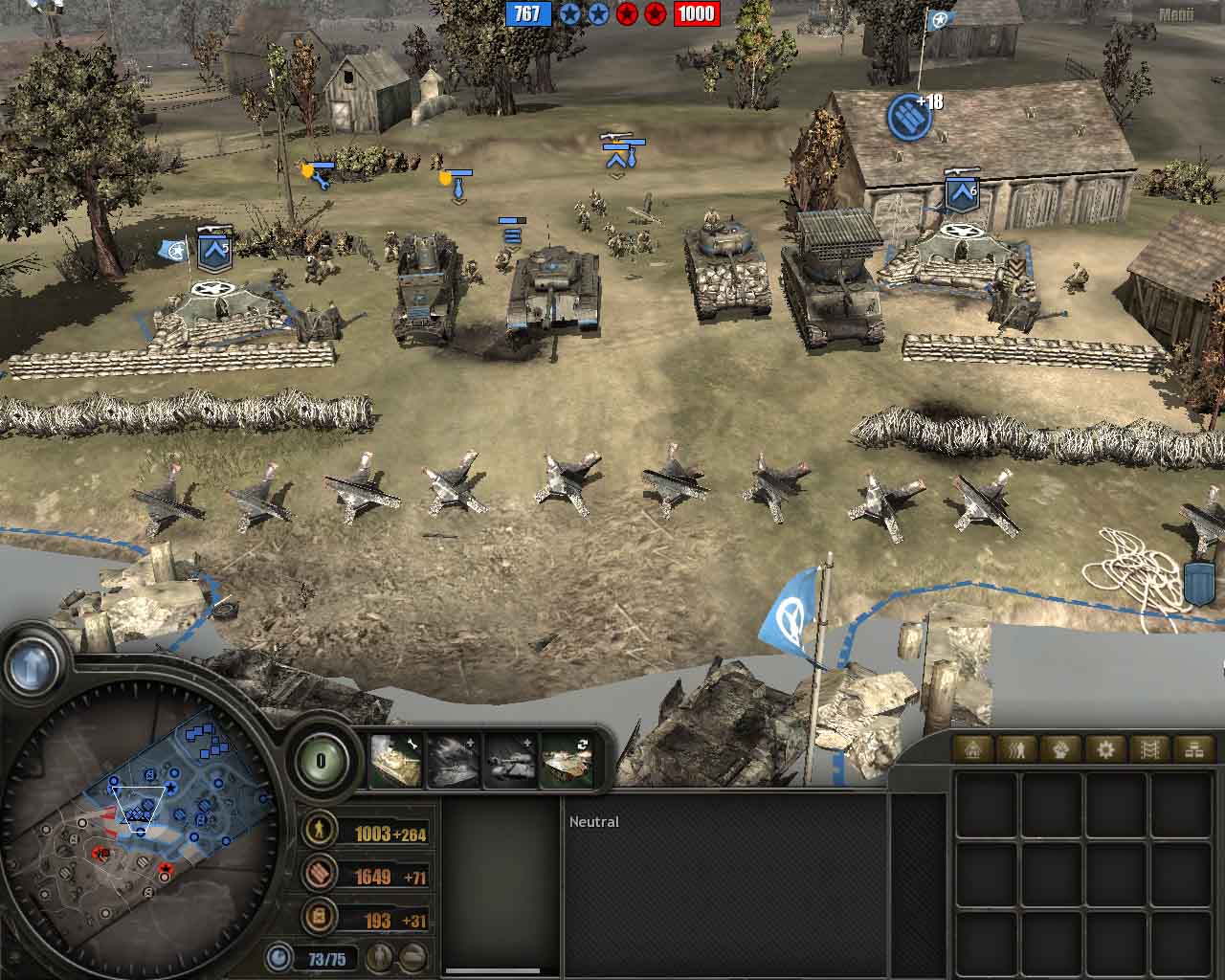
Task: Open the Menu button
Action: 1175,14
